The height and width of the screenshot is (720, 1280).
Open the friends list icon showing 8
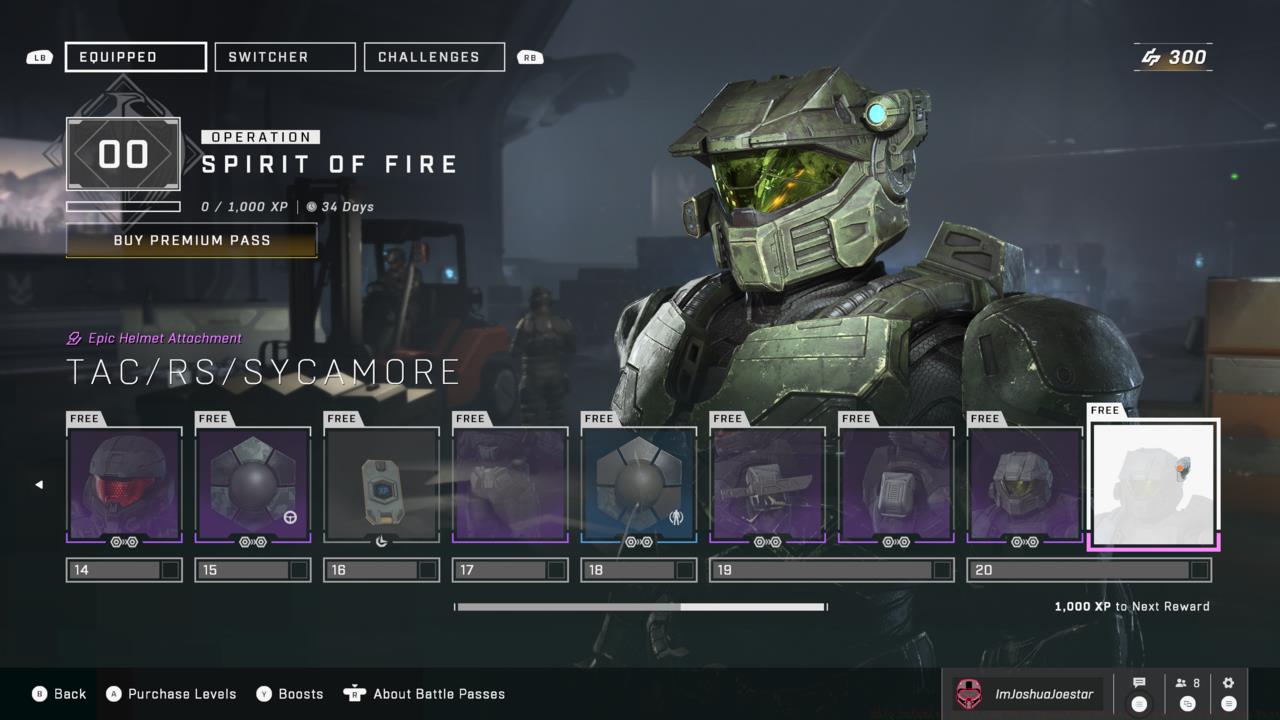[1188, 693]
